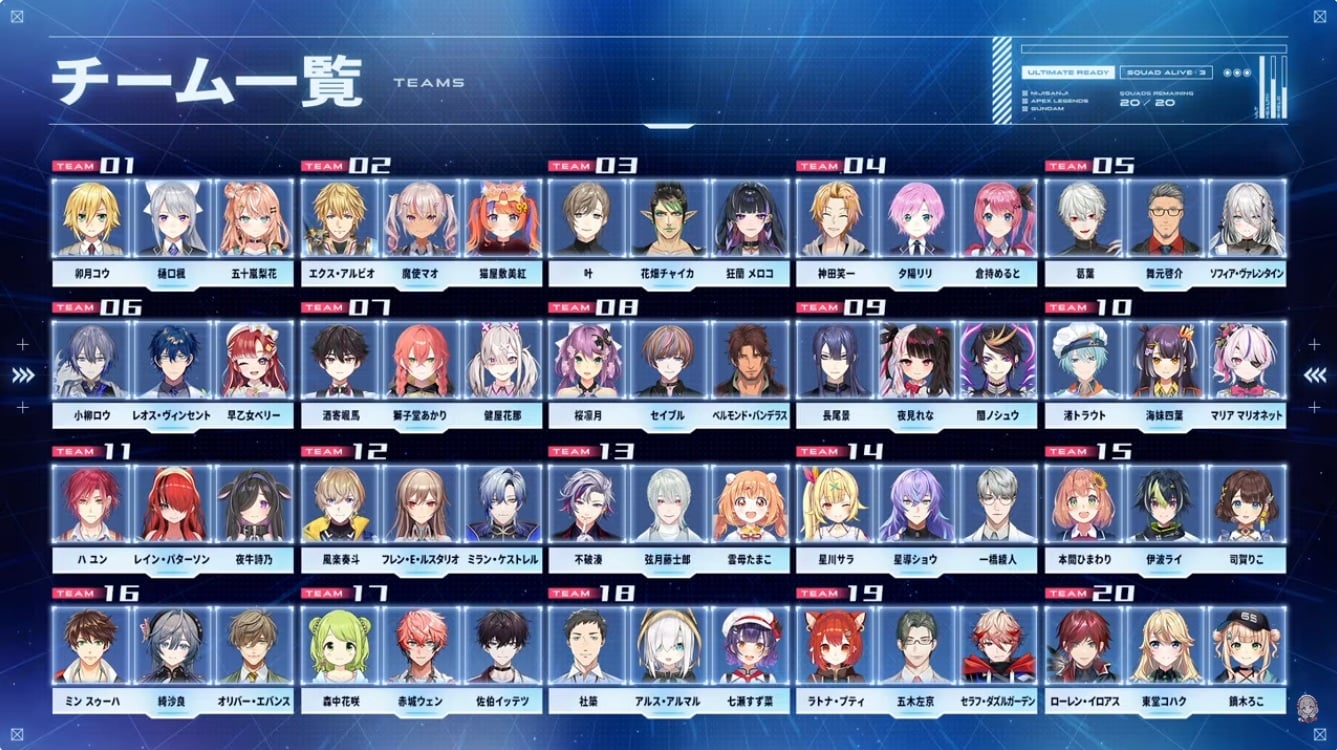Choose 舞元啓介's portrait with glasses
The image size is (1337, 750).
coord(1165,218)
